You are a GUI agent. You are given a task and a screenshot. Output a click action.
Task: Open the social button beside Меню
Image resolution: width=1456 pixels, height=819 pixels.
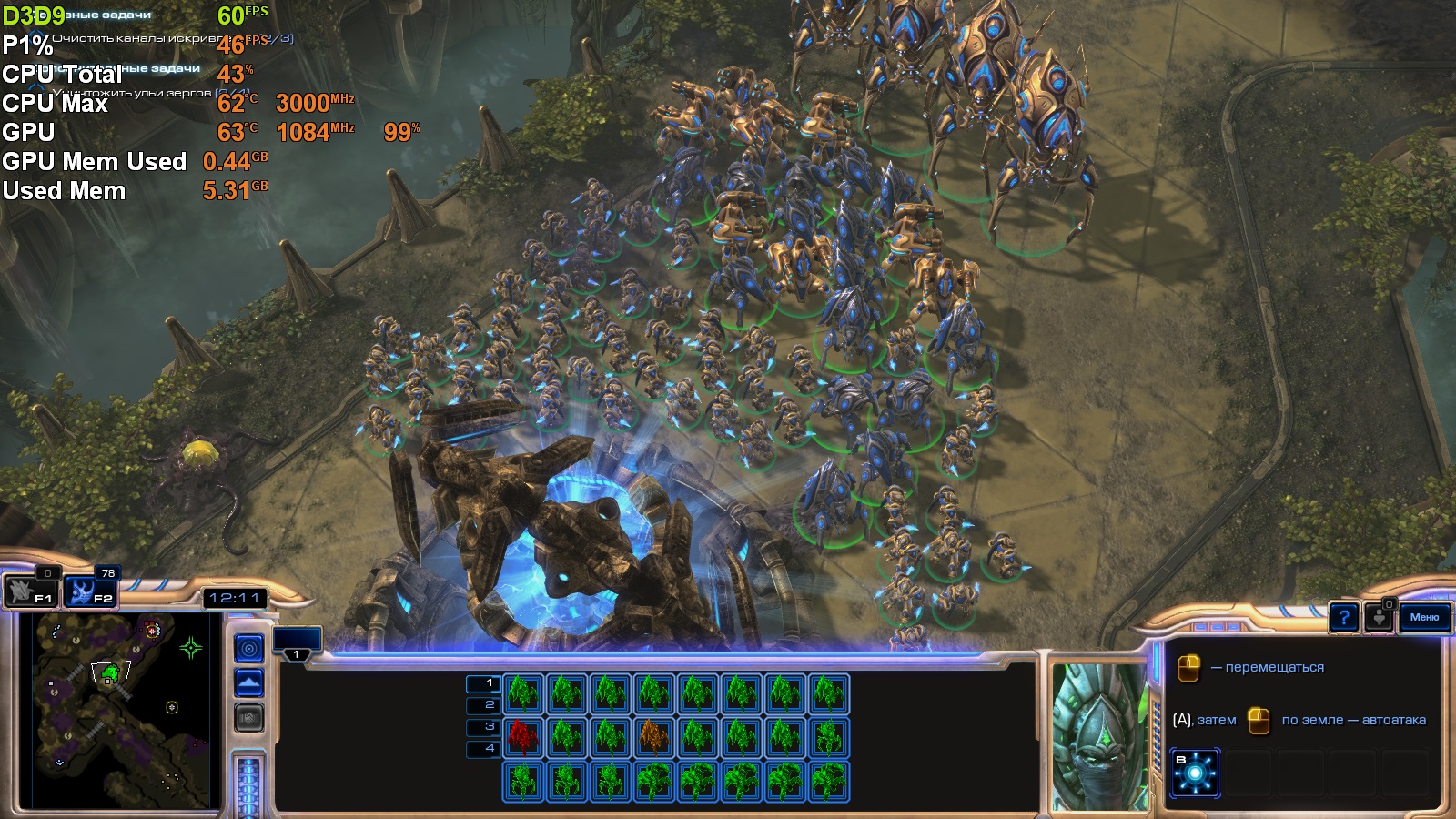[x=1380, y=618]
